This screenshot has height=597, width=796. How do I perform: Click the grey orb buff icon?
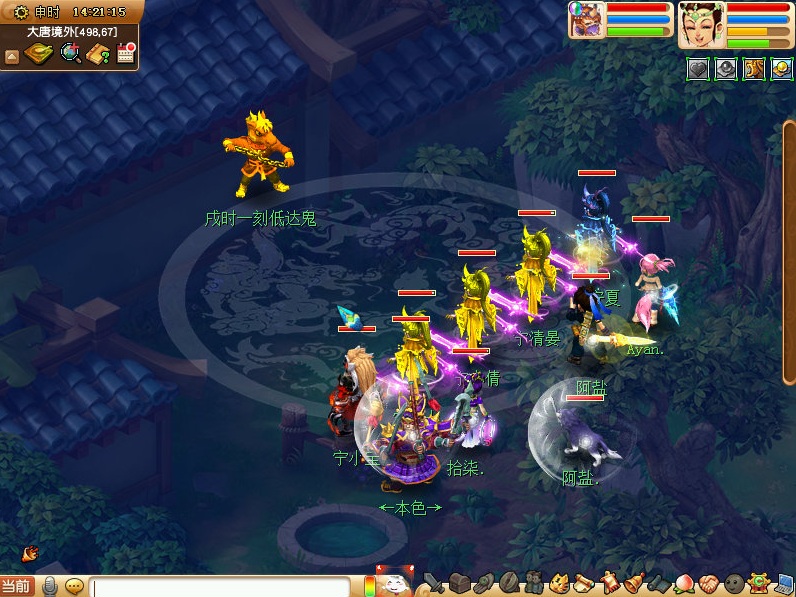pyautogui.click(x=725, y=69)
